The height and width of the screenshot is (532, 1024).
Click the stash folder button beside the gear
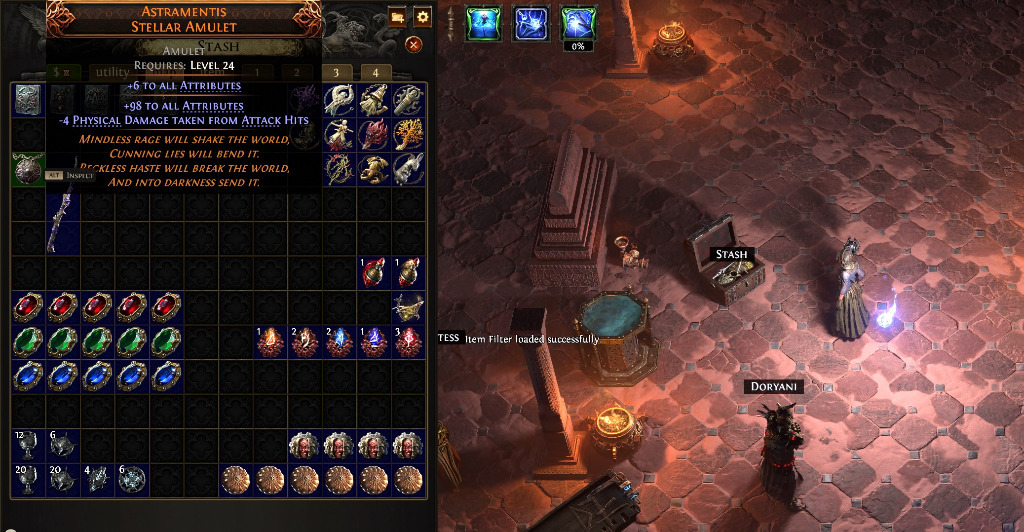tap(397, 17)
